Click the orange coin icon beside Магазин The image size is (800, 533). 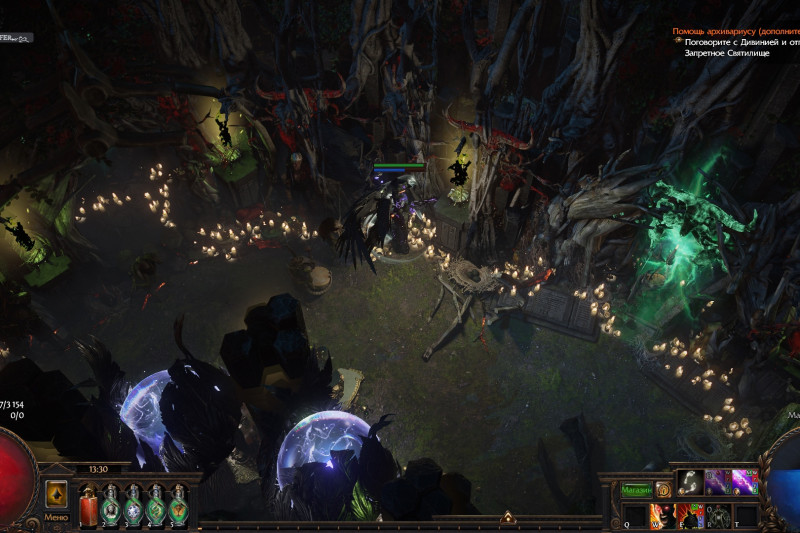coord(662,490)
